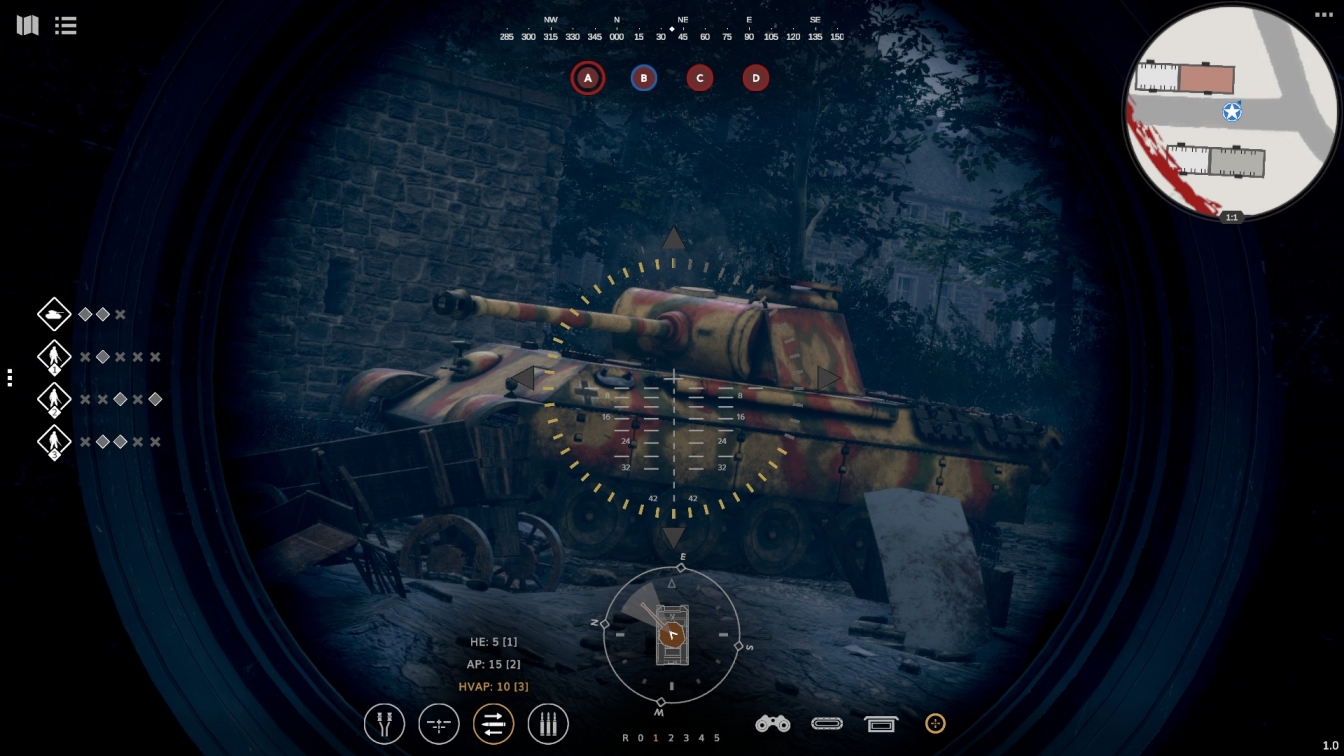Click the gunsight reticle icon button
This screenshot has height=756, width=1344.
point(439,724)
